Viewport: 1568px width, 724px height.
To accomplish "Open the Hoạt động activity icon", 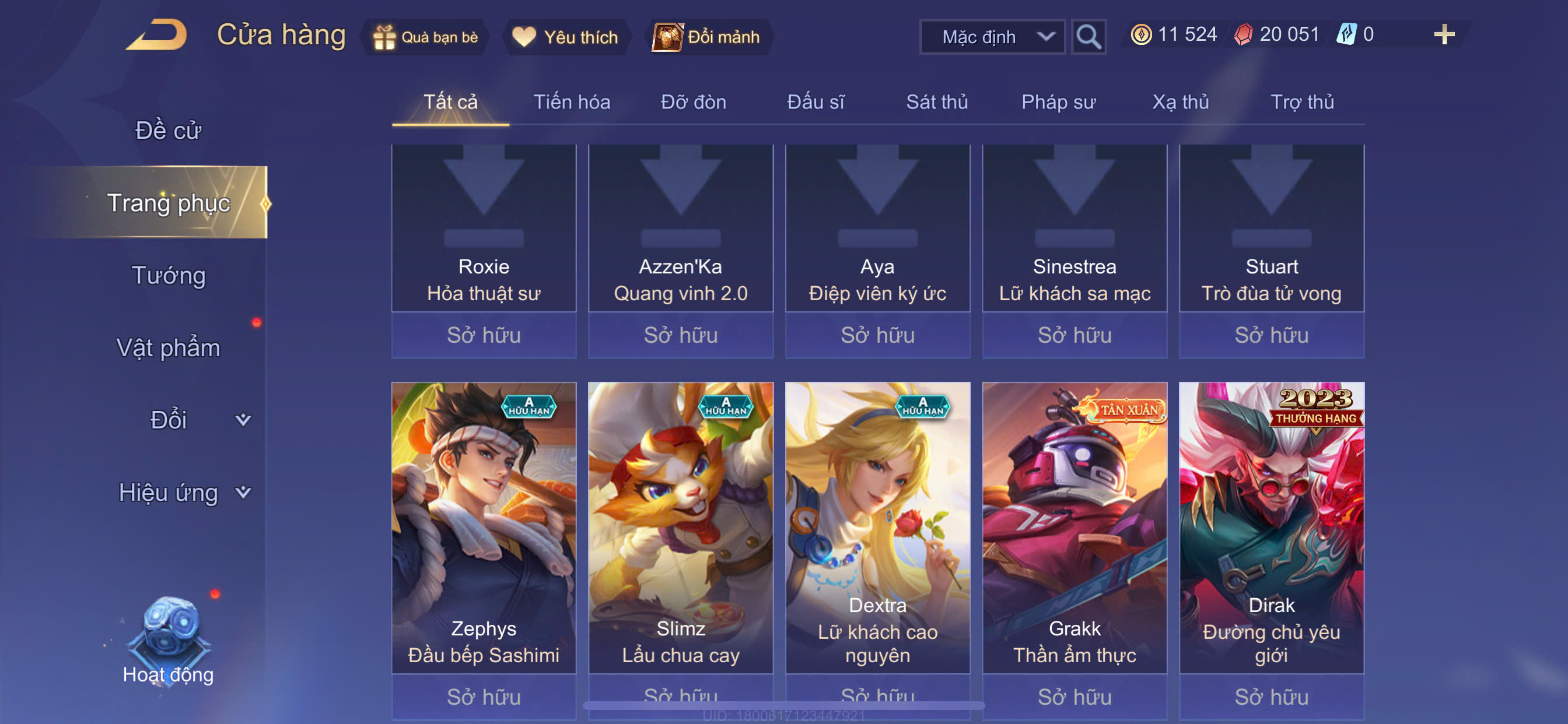I will coord(169,639).
